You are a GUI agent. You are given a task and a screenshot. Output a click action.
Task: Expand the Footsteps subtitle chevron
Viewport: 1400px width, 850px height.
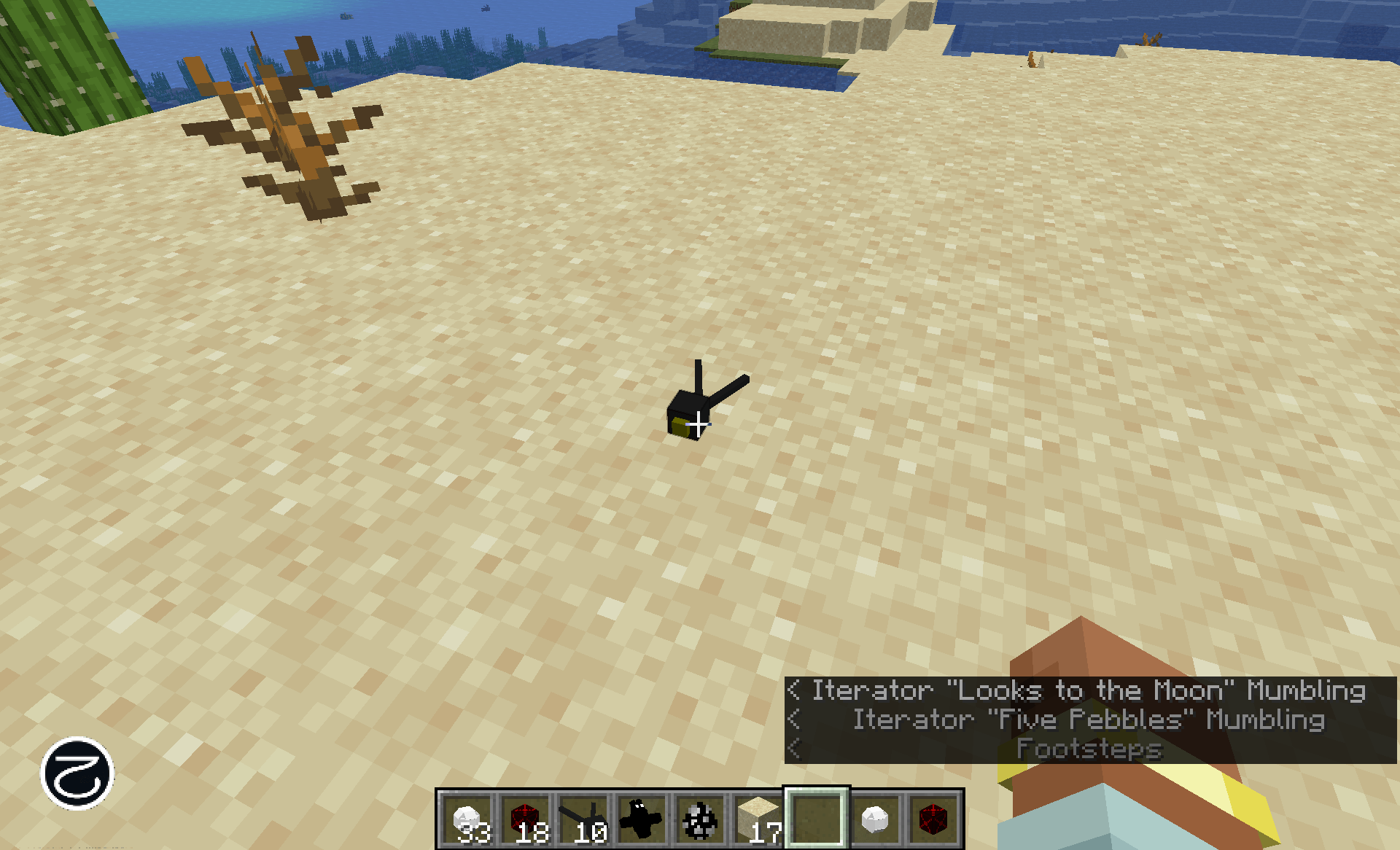point(795,749)
